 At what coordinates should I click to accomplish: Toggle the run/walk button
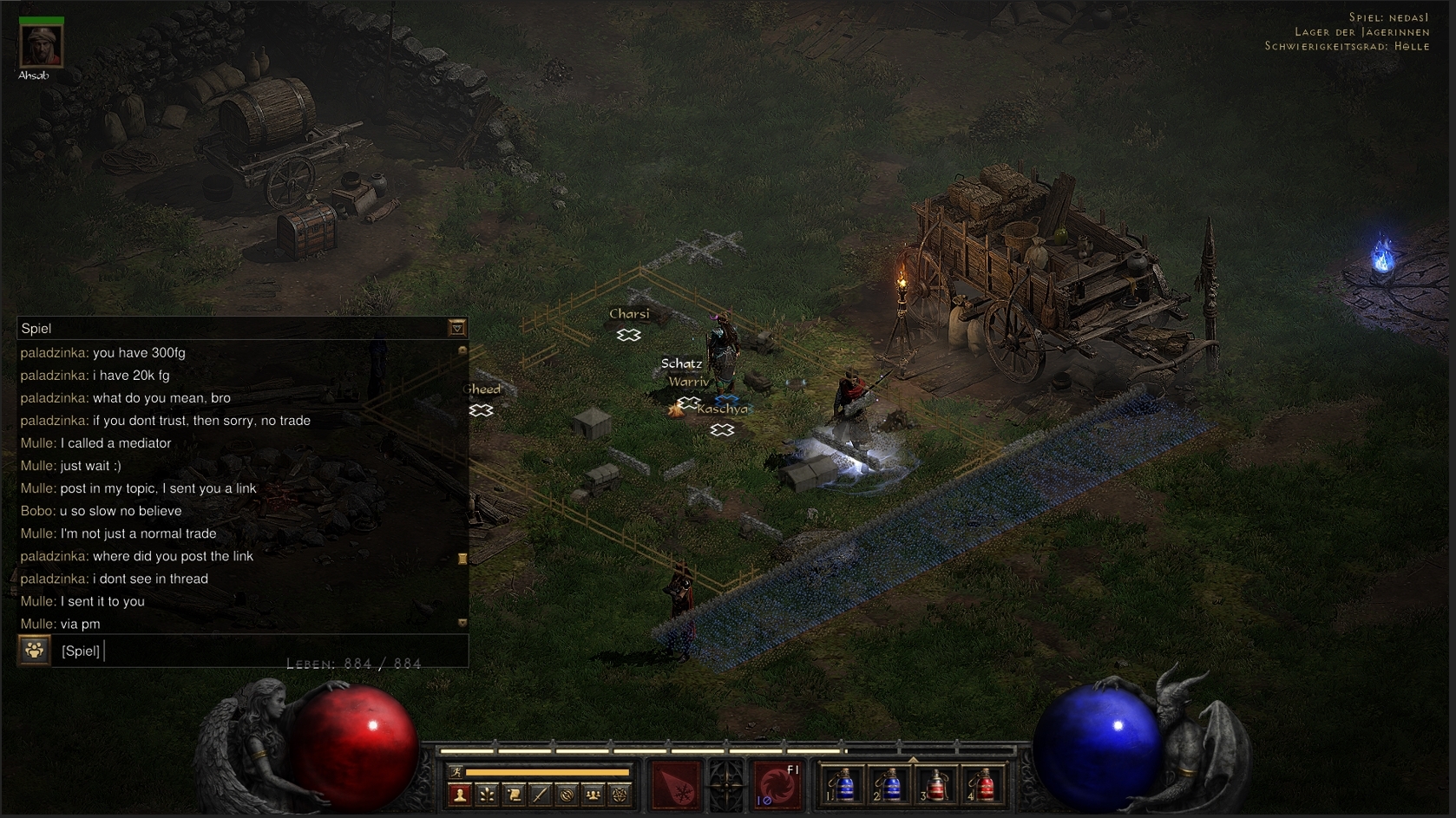pyautogui.click(x=456, y=771)
